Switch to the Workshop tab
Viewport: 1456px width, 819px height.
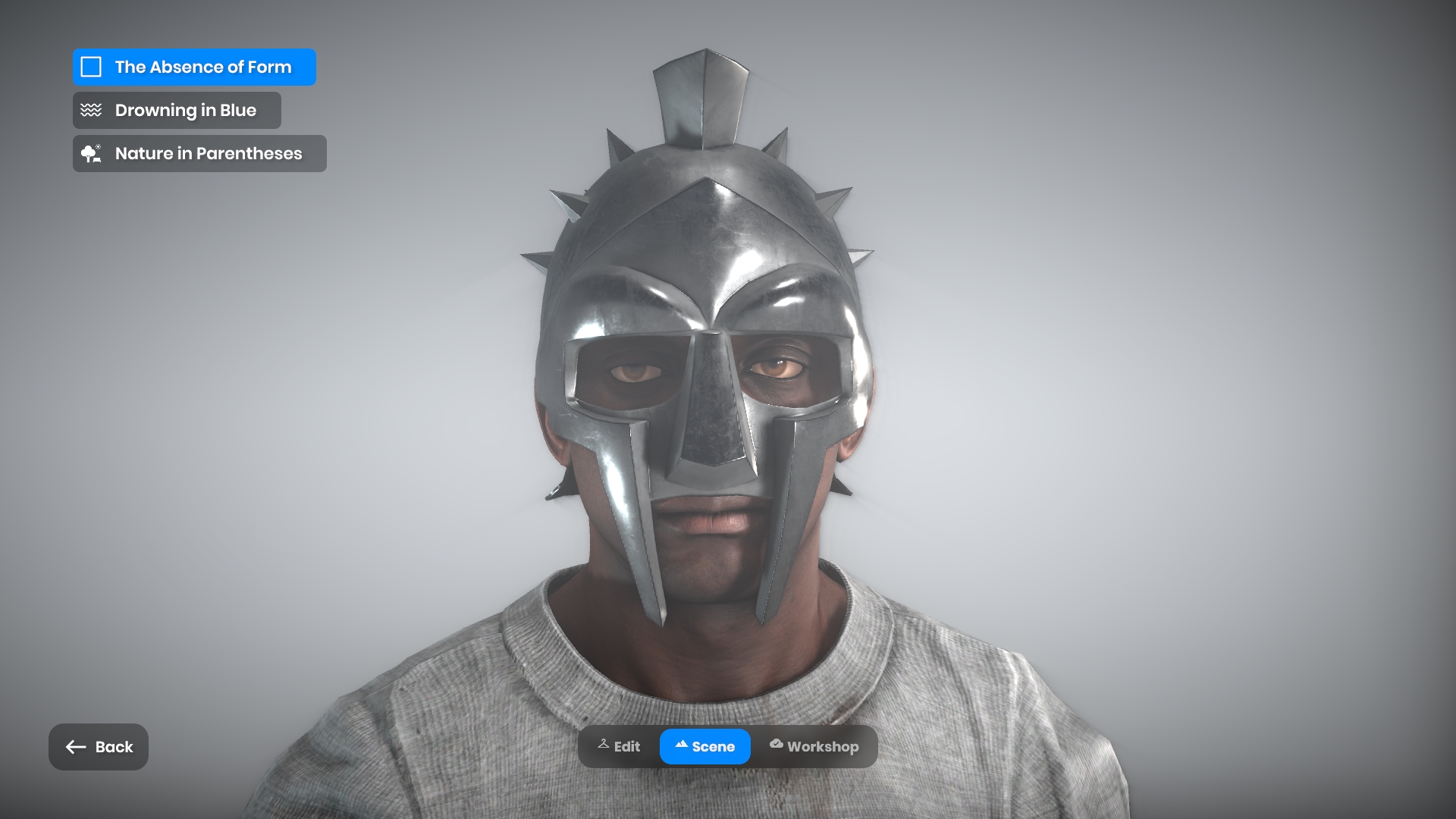click(814, 746)
